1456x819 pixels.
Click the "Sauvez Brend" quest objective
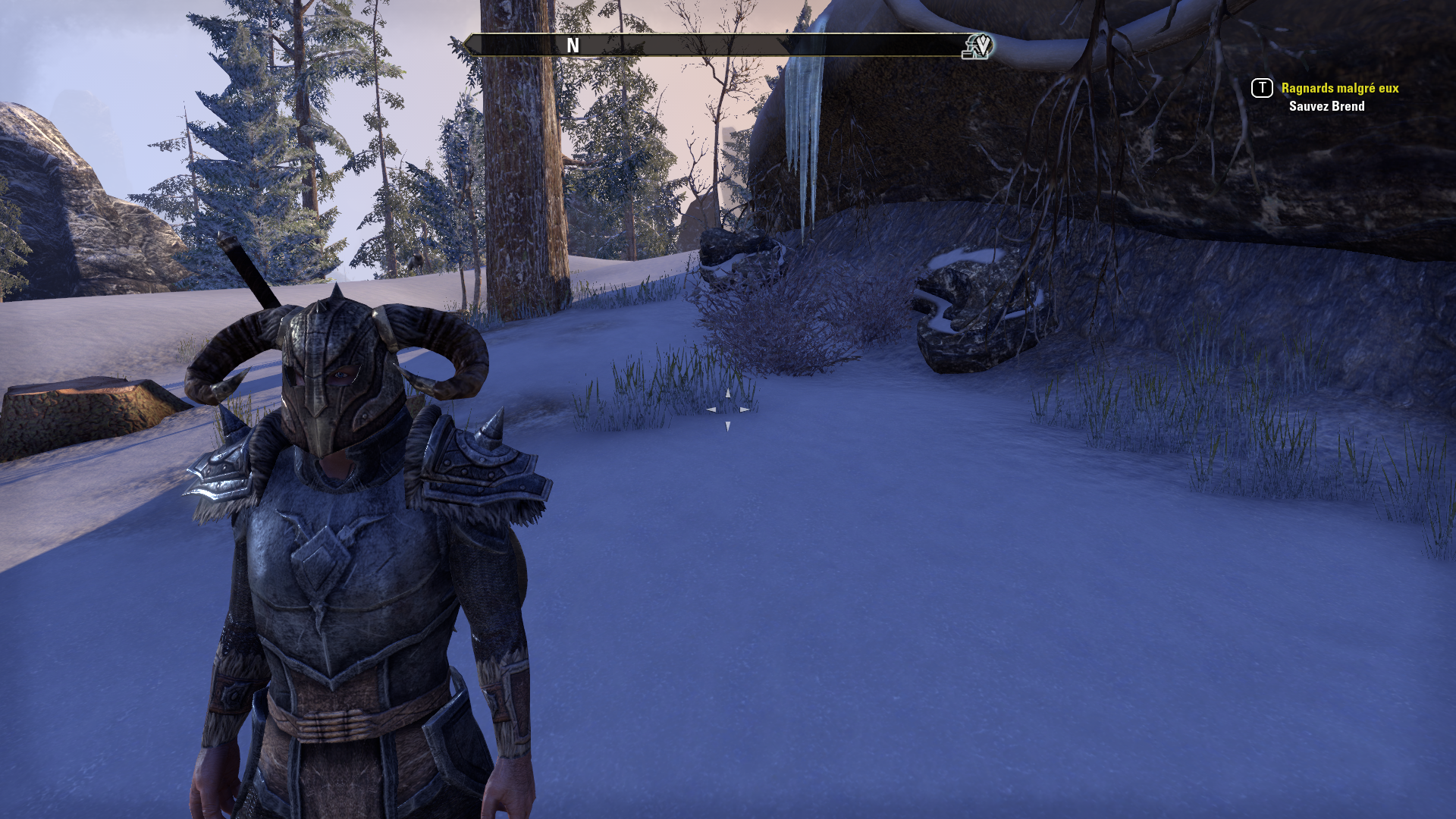tap(1326, 106)
